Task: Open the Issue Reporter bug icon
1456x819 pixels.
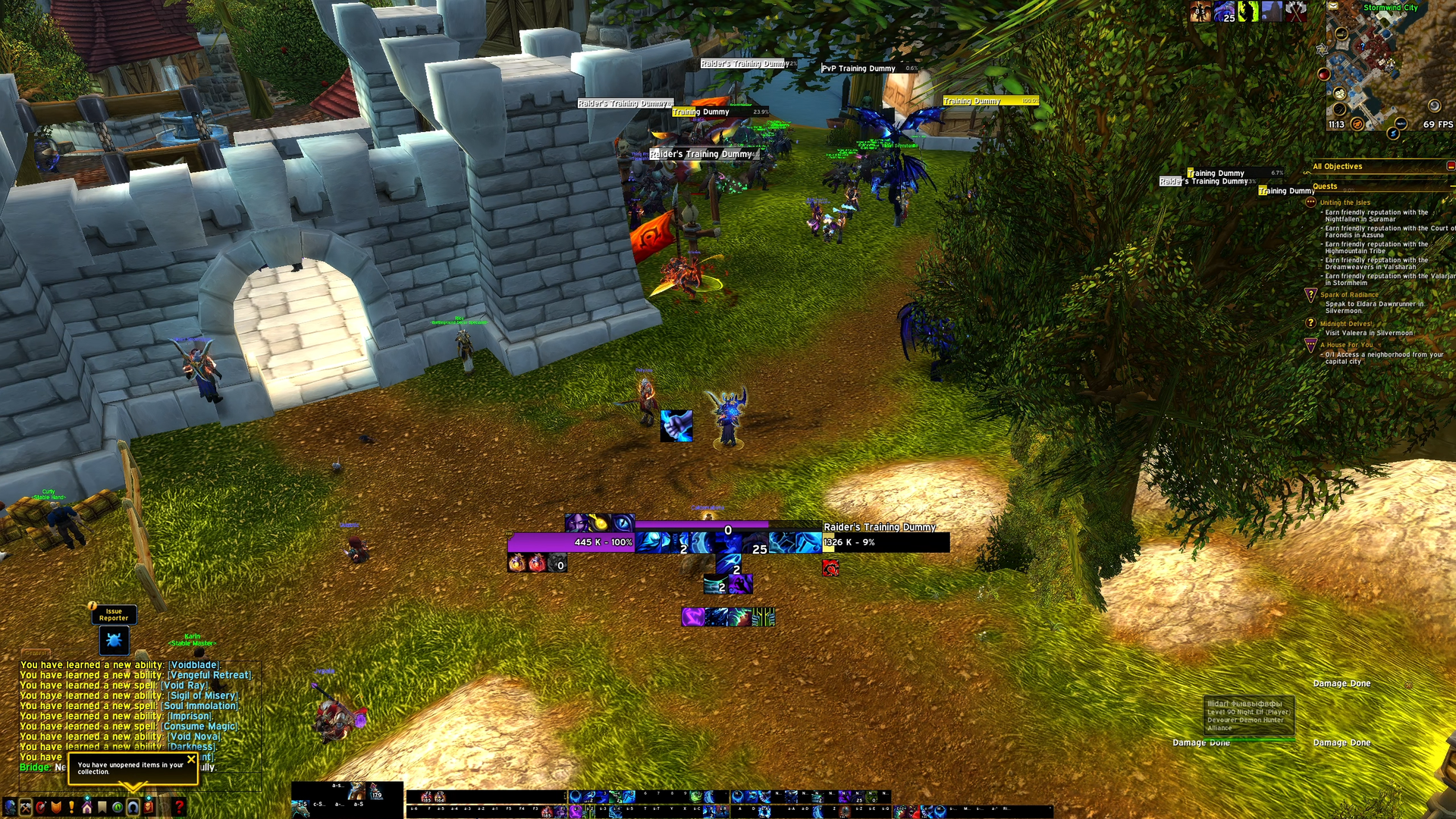Action: coord(114,641)
